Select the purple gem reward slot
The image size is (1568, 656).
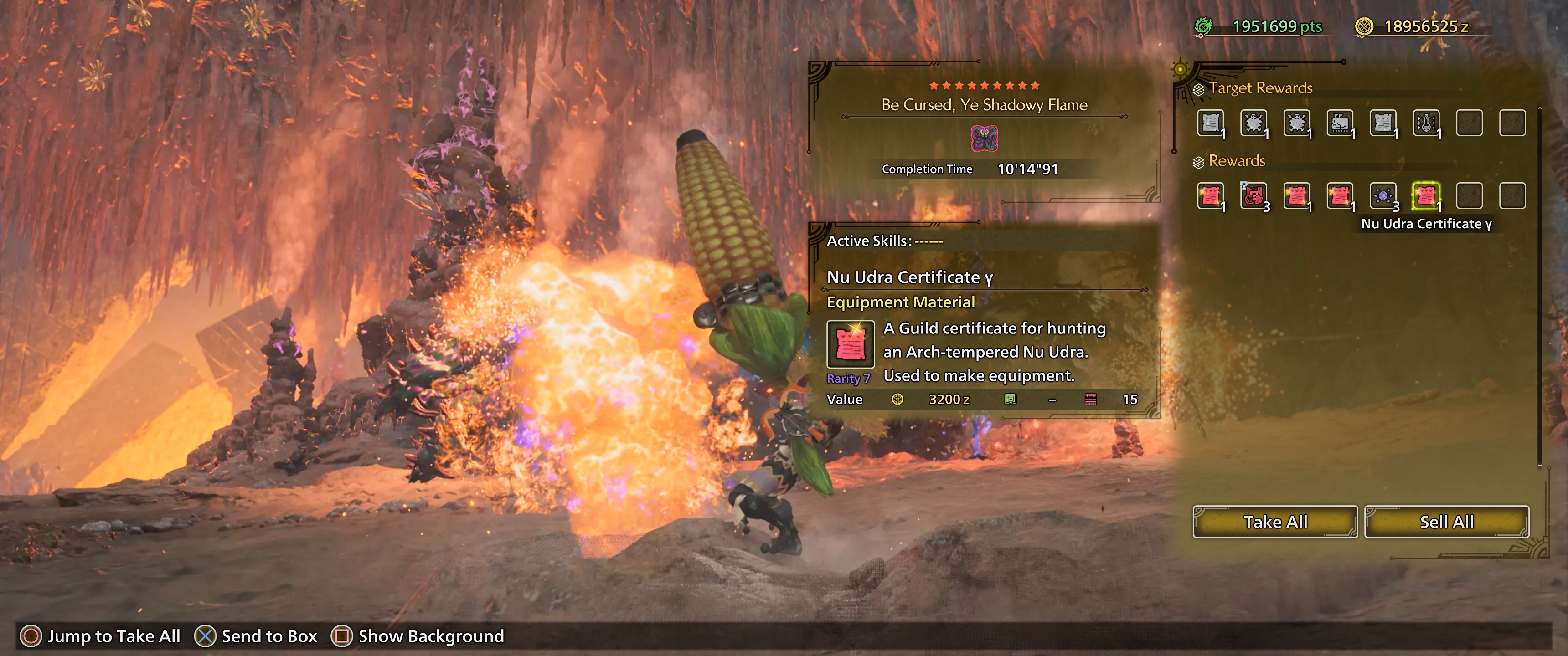pos(1383,196)
